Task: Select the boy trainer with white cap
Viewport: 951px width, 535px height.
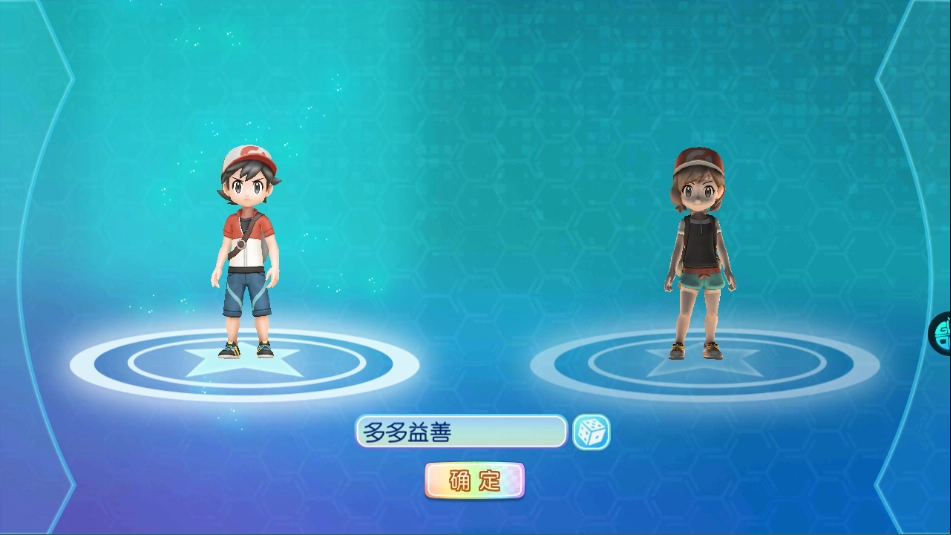Action: pos(245,250)
